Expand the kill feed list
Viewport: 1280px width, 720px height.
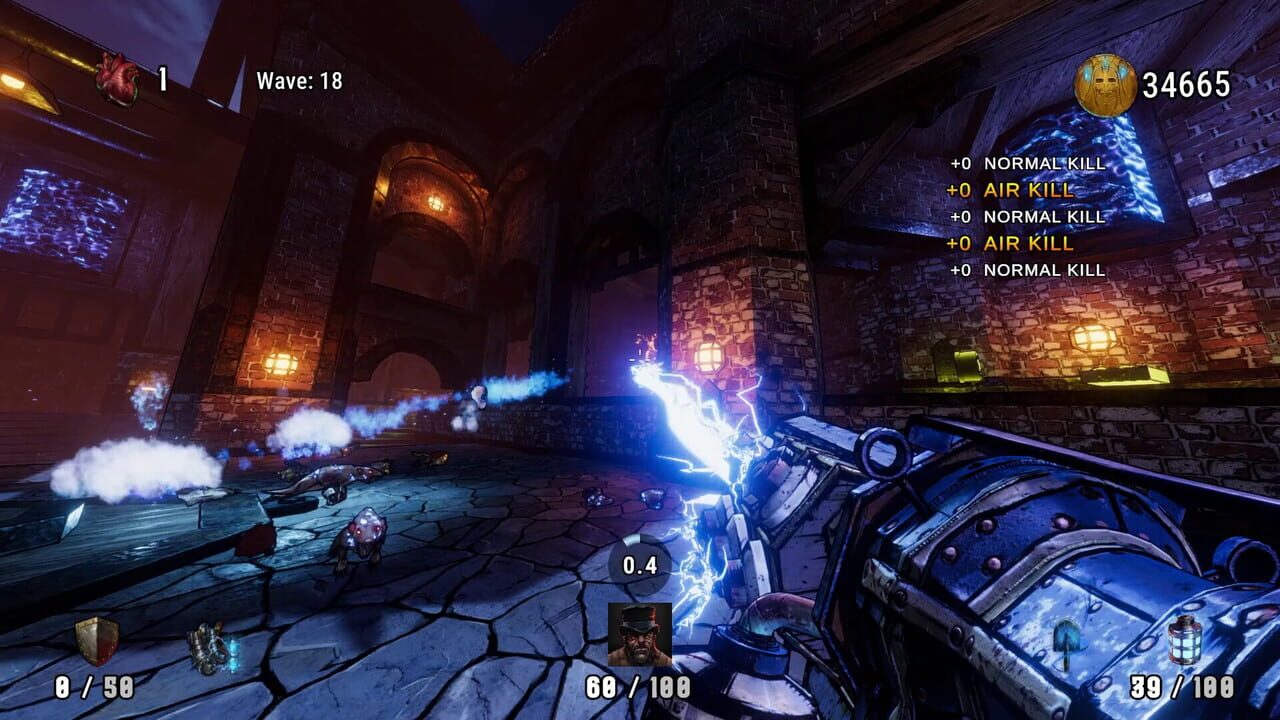1030,216
